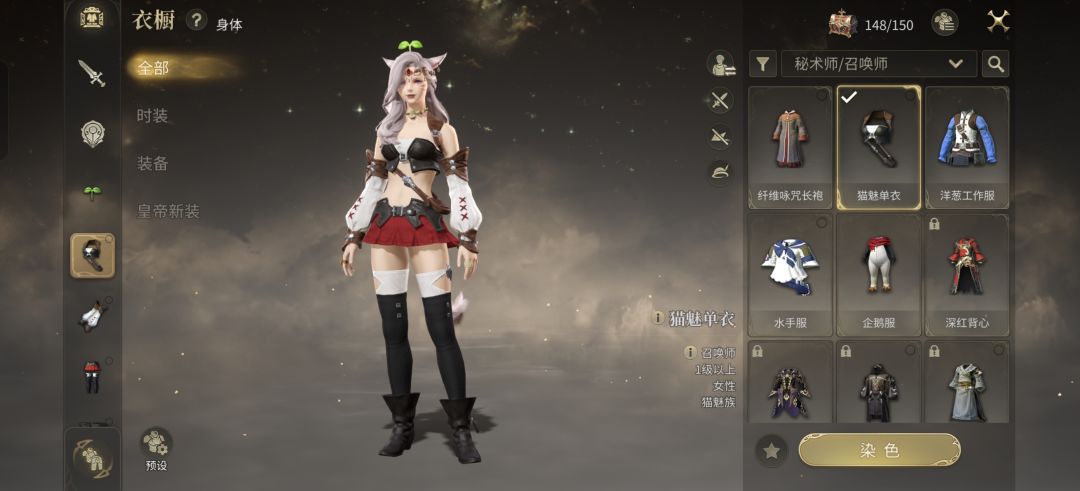The height and width of the screenshot is (491, 1080).
Task: Switch to the 全部 category tab
Action: (x=154, y=68)
